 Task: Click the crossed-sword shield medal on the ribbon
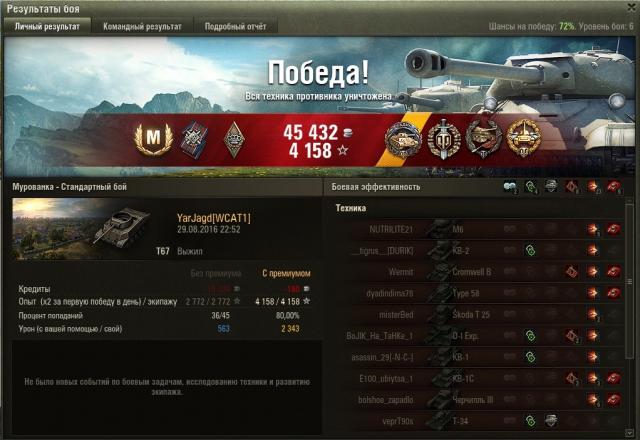point(442,140)
